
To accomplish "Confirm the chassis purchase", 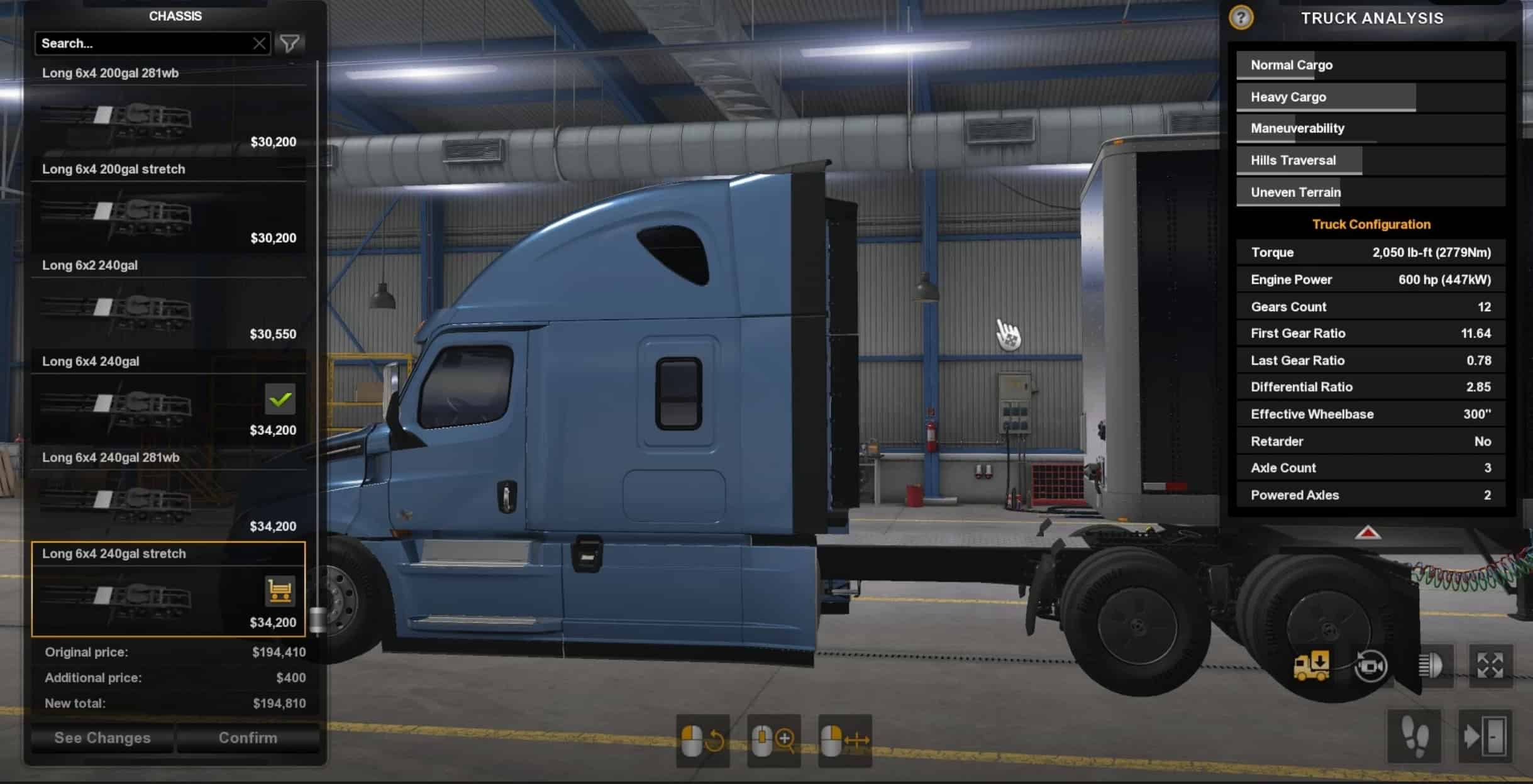I will pos(248,738).
